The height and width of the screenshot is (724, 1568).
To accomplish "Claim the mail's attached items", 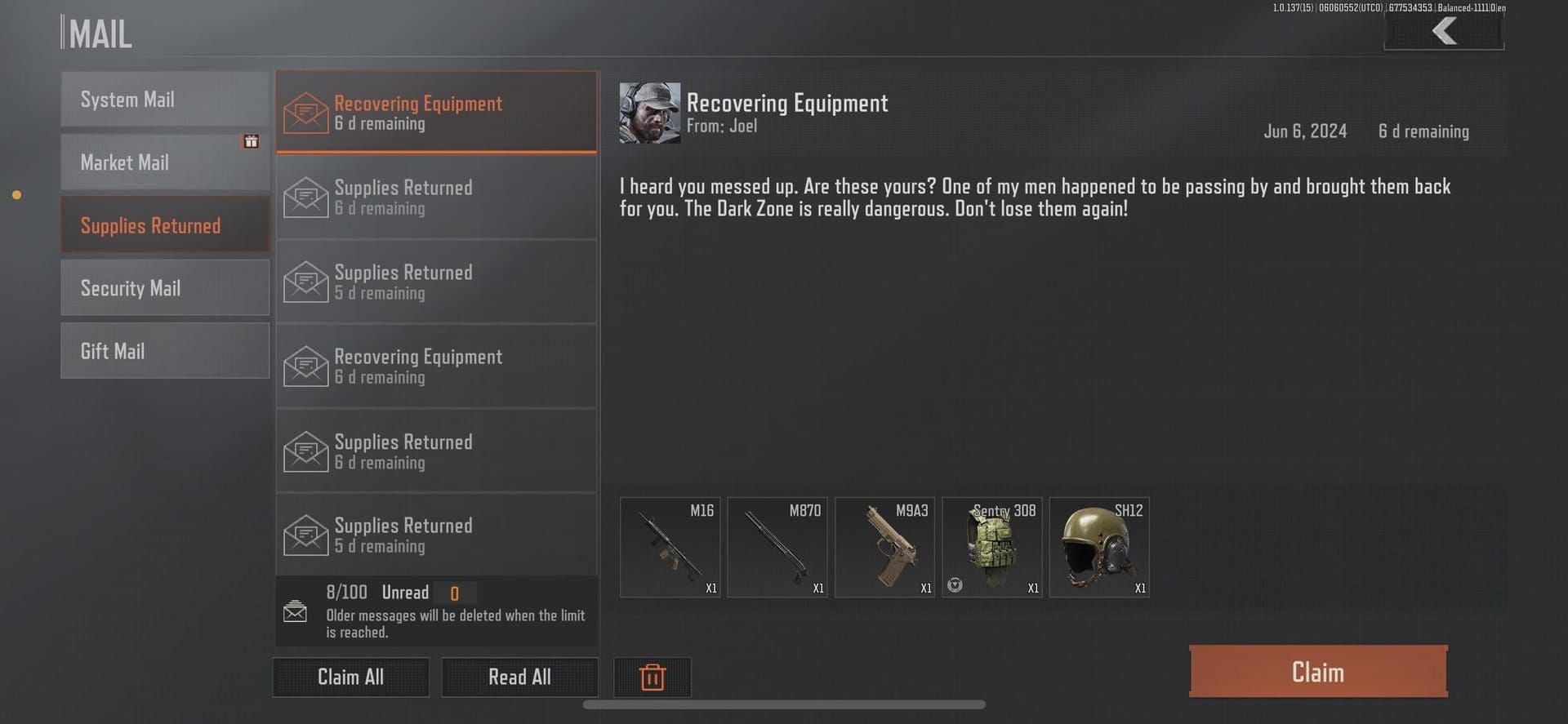I will point(1317,672).
